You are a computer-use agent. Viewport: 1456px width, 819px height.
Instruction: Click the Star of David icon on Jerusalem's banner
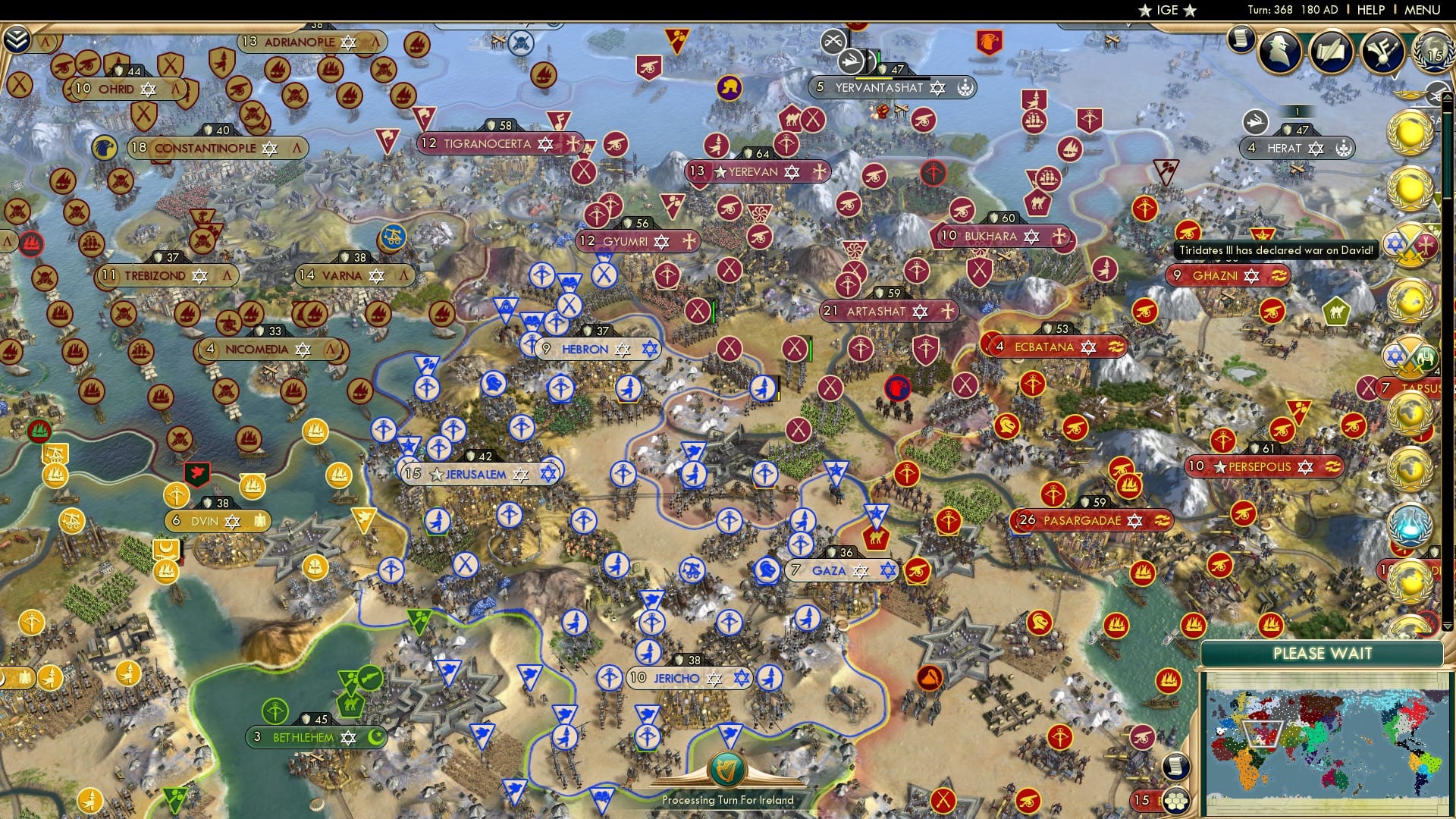point(520,472)
